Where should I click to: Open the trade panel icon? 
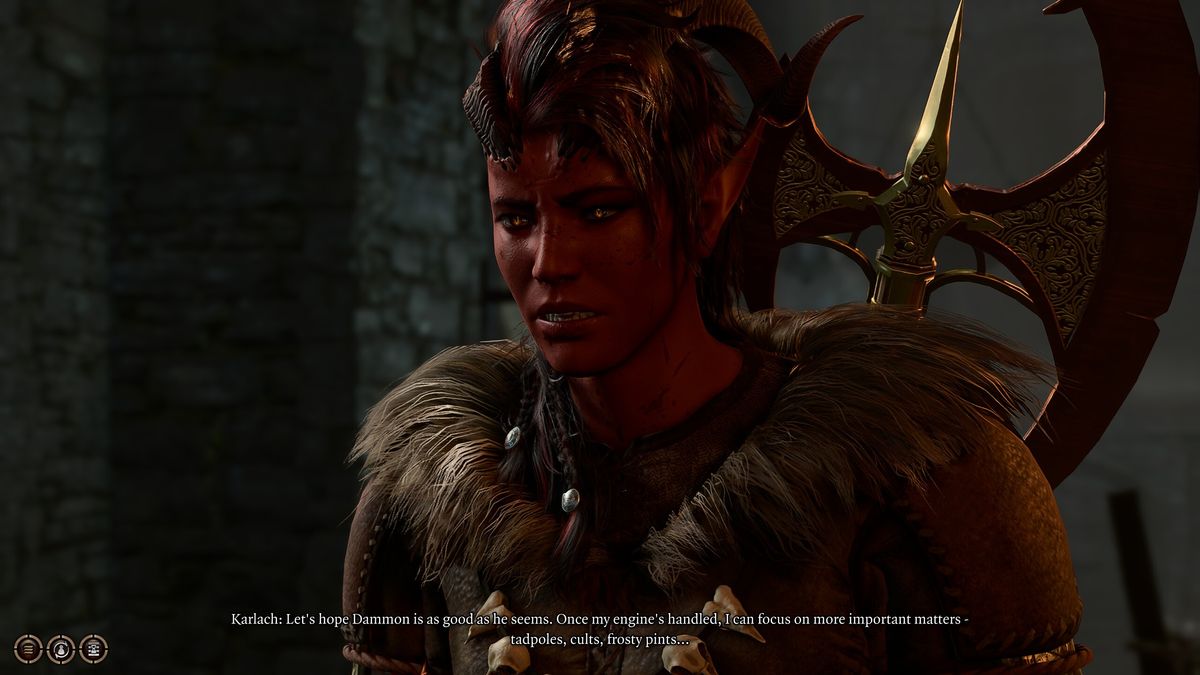coord(93,649)
